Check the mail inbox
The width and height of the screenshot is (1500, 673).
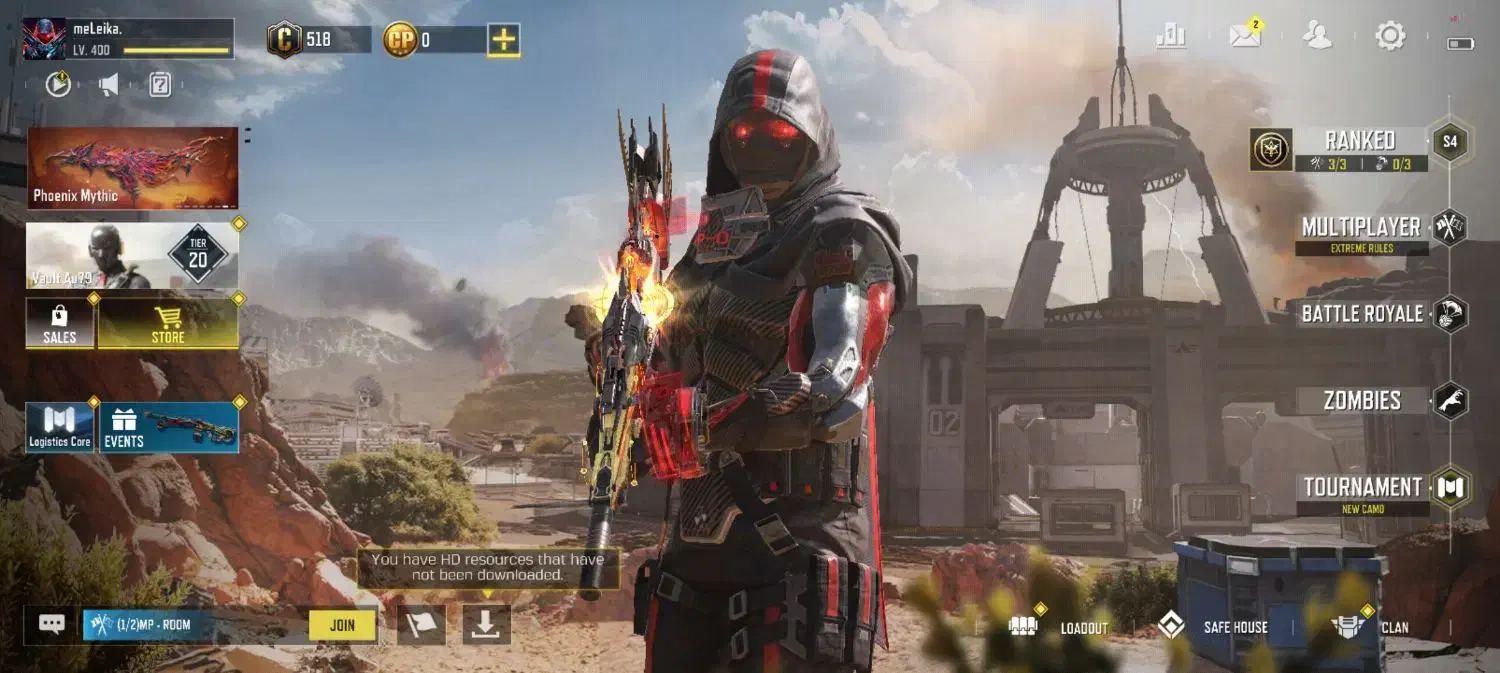(x=1245, y=37)
